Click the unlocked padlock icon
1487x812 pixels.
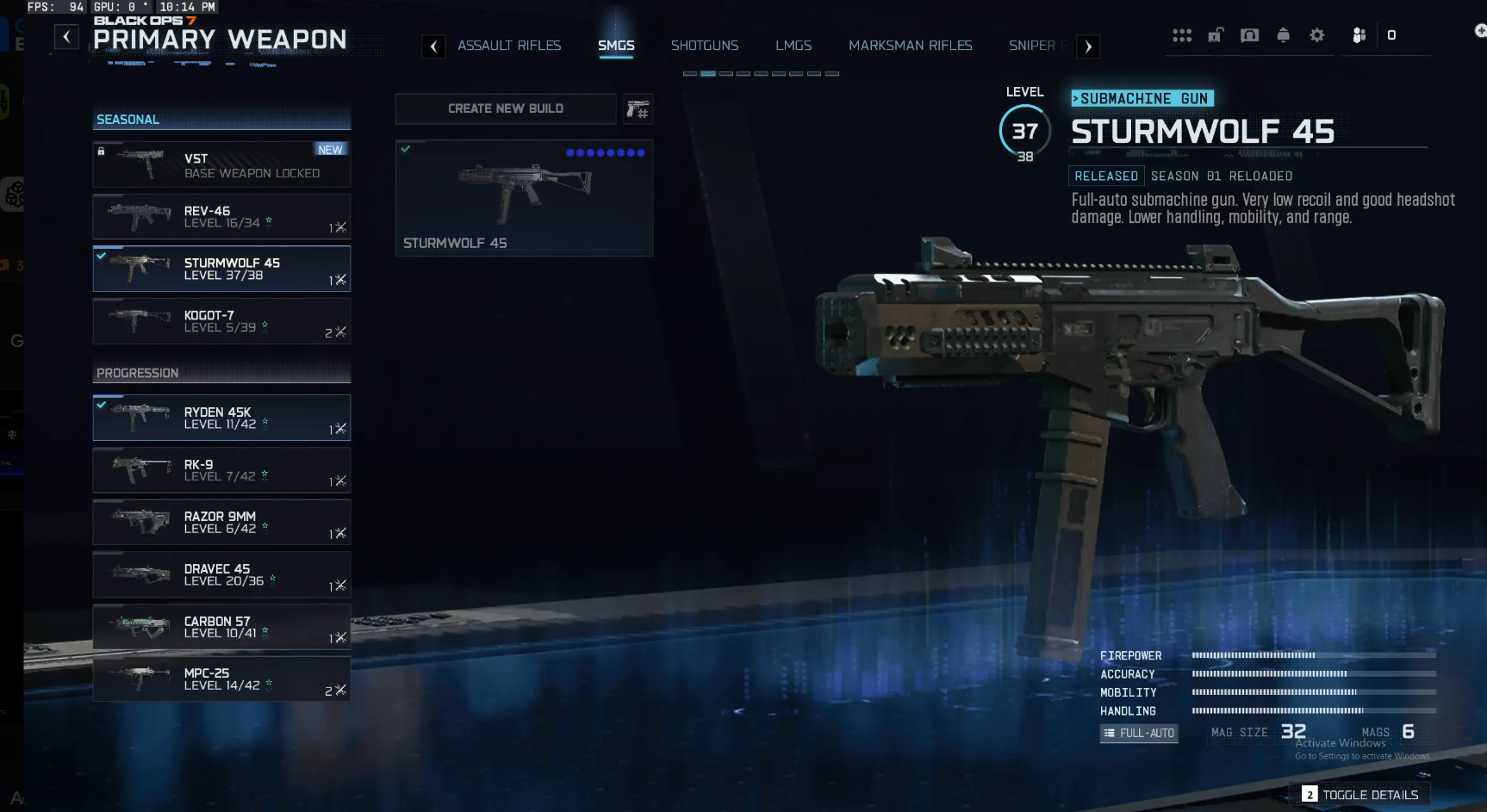pyautogui.click(x=1216, y=35)
